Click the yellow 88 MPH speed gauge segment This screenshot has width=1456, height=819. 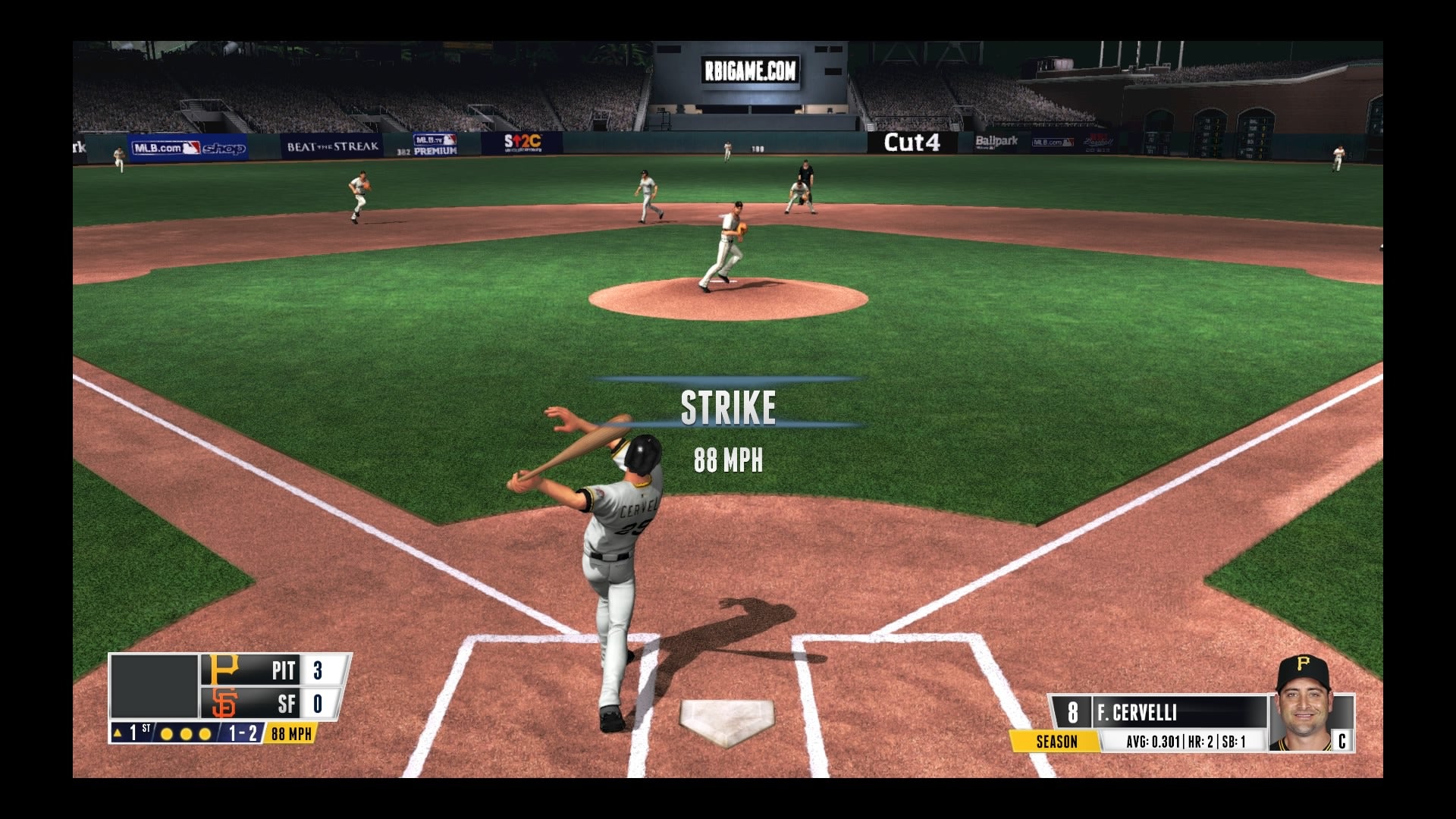[x=292, y=734]
